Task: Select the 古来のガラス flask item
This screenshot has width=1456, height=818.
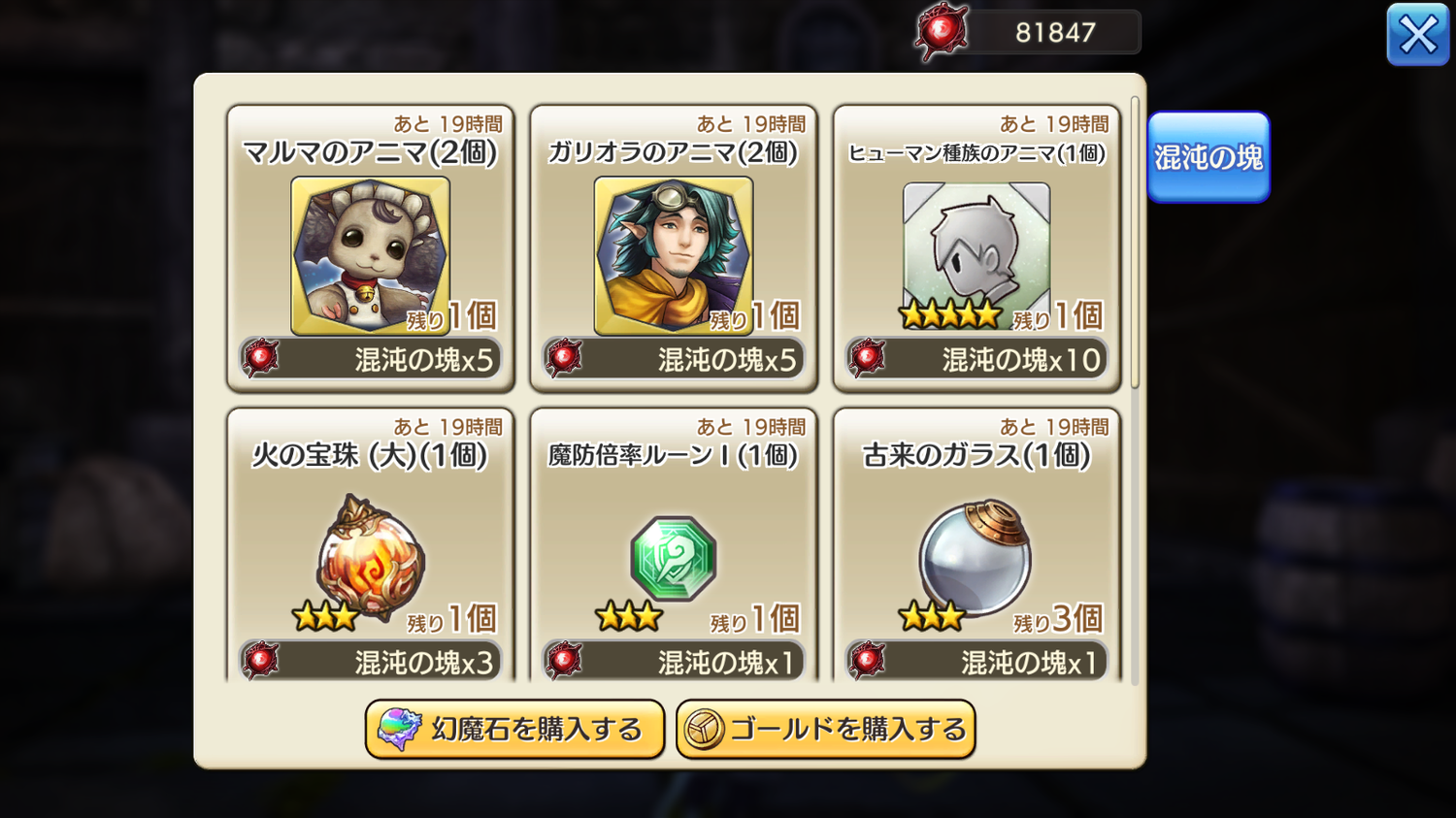Action: tap(976, 551)
